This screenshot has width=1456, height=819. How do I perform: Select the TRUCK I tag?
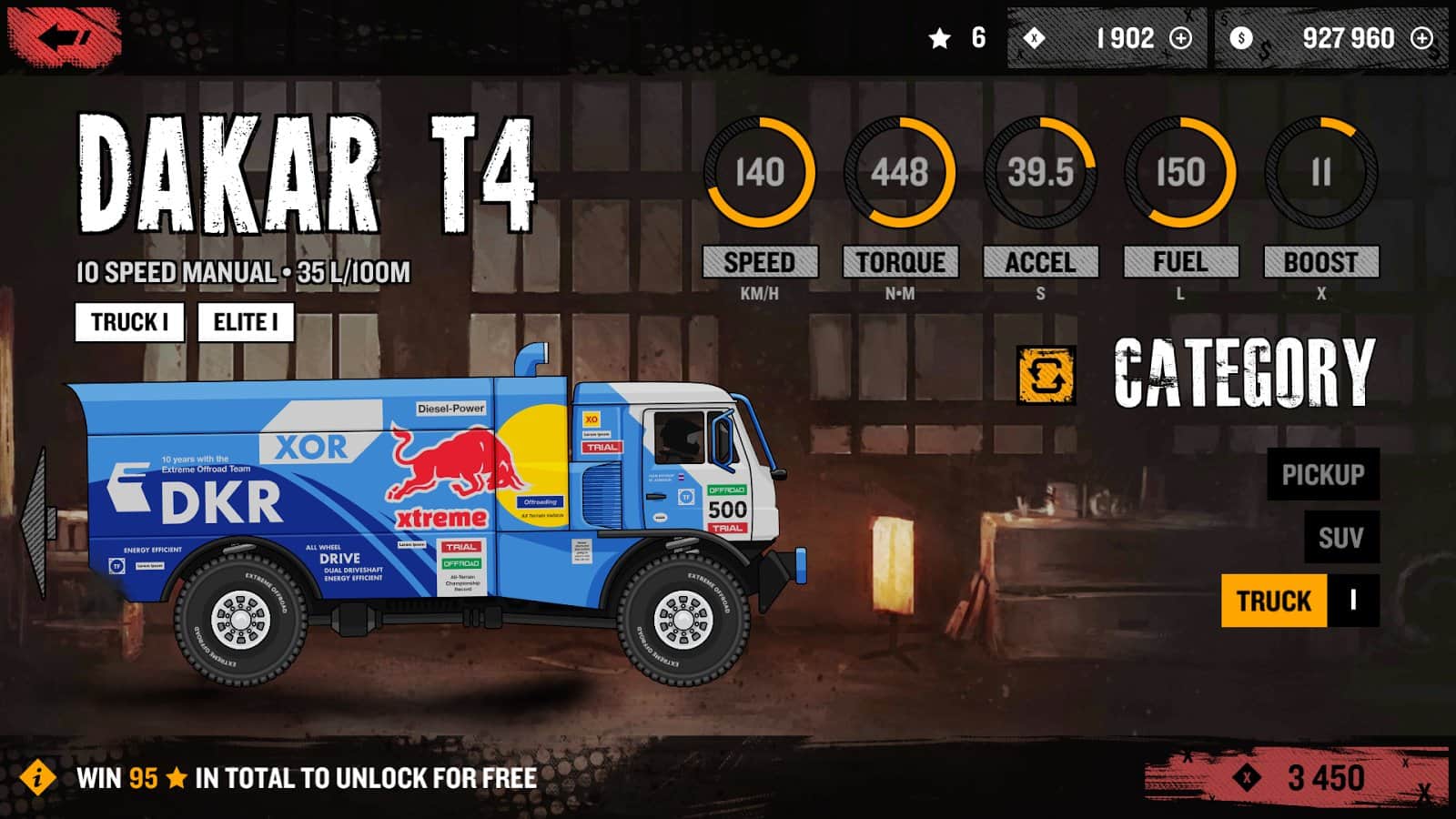pos(129,322)
